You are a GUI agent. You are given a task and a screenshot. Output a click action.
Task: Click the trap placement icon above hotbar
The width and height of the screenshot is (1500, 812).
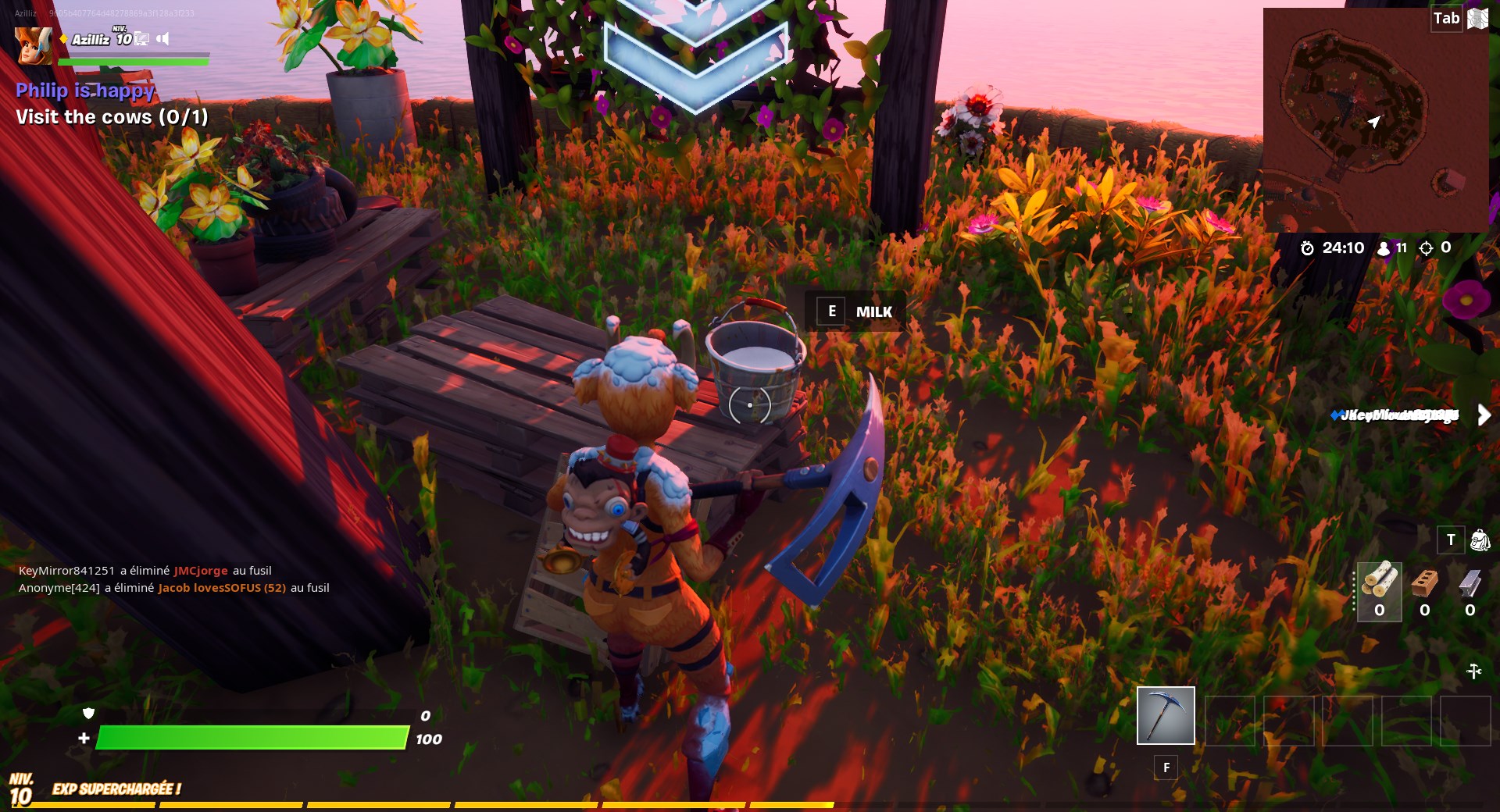(1474, 670)
